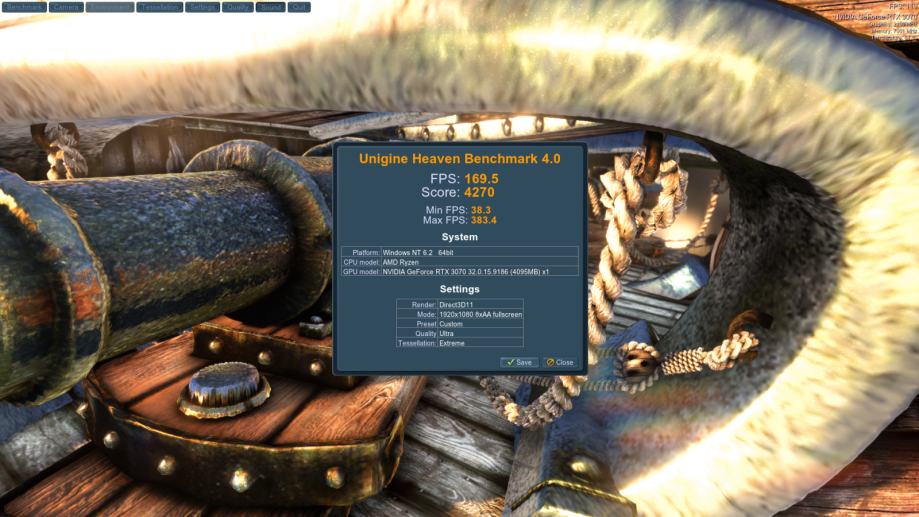Click the Benchmark button in the top bar

(x=24, y=7)
